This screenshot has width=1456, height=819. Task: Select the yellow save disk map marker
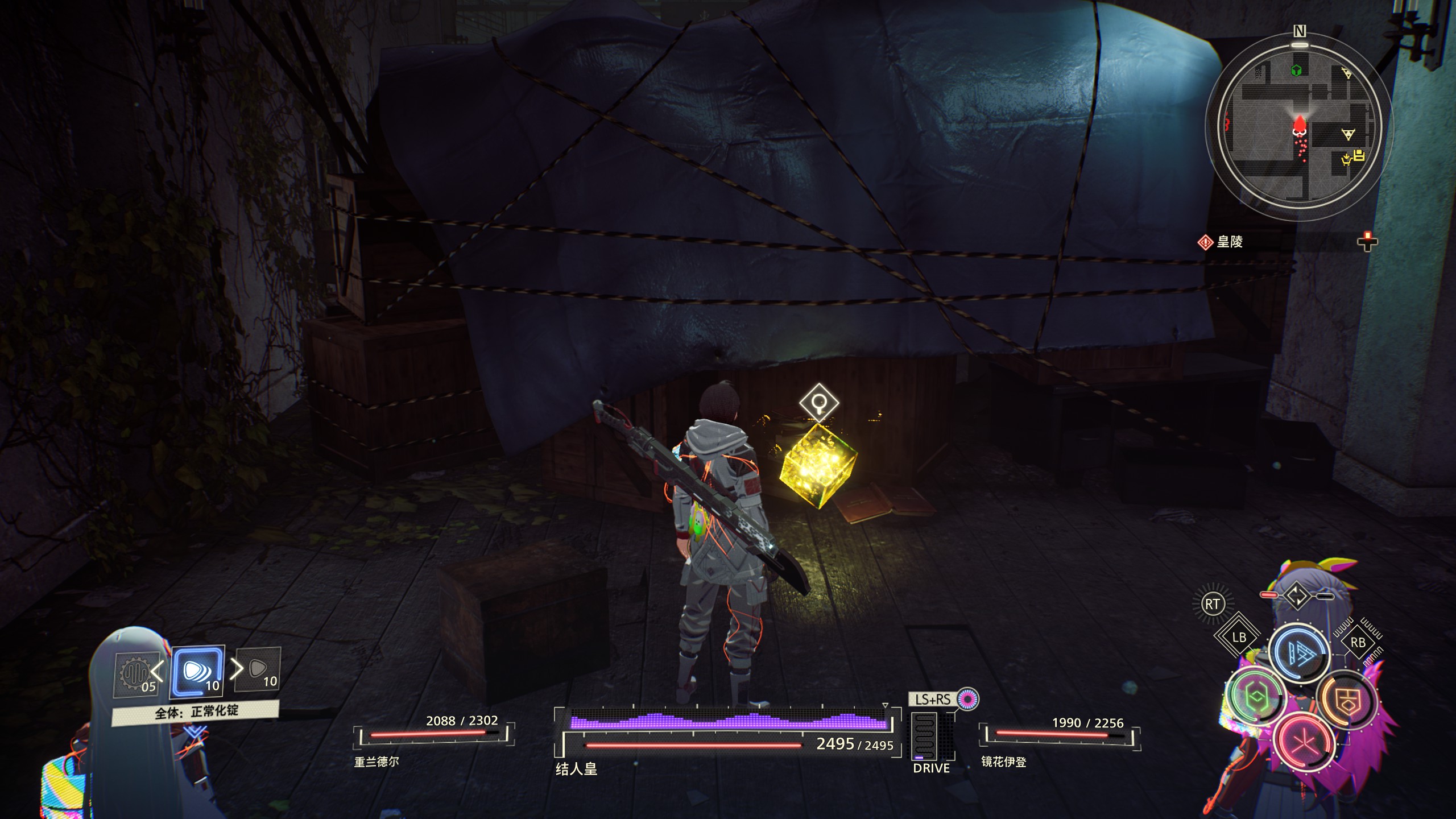tap(1359, 155)
